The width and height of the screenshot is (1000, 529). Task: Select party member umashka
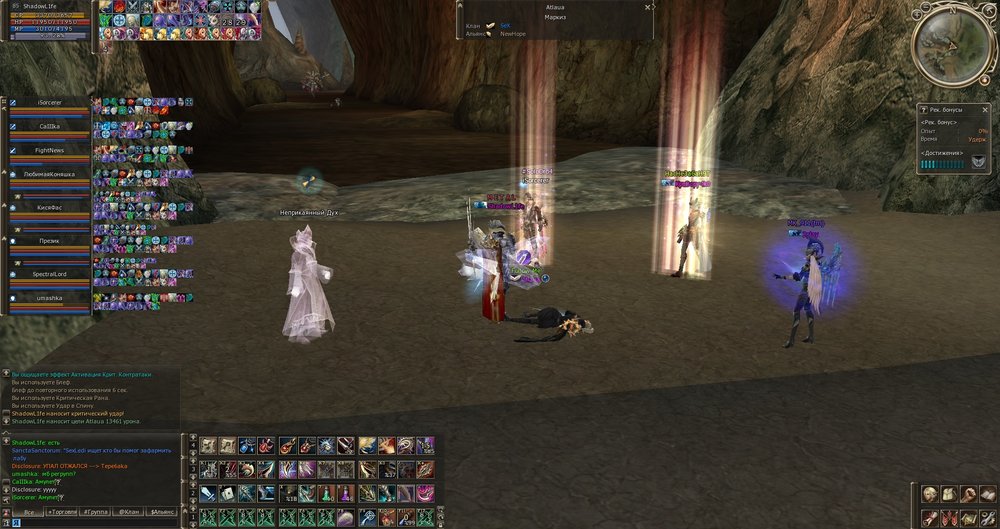point(49,298)
